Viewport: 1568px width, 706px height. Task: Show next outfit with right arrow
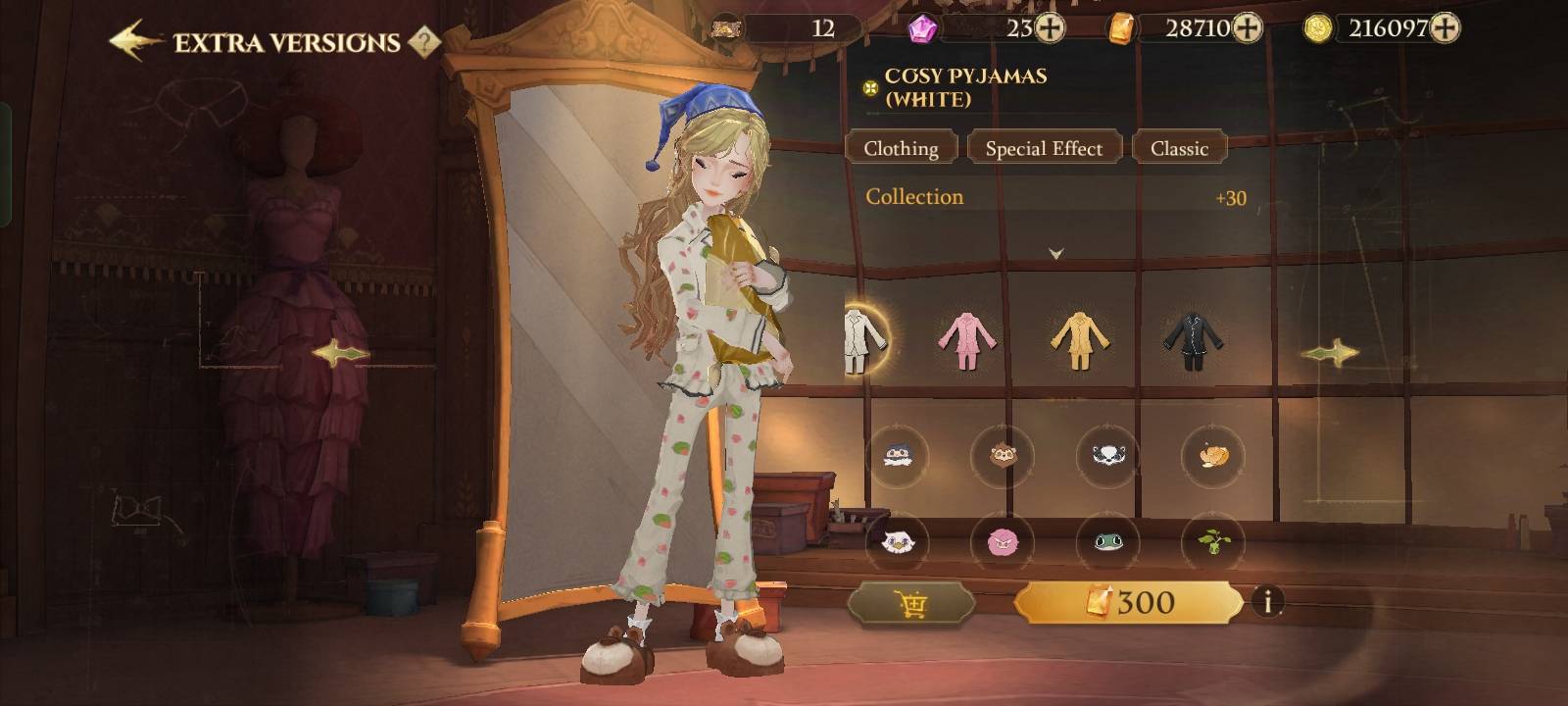pos(1330,353)
